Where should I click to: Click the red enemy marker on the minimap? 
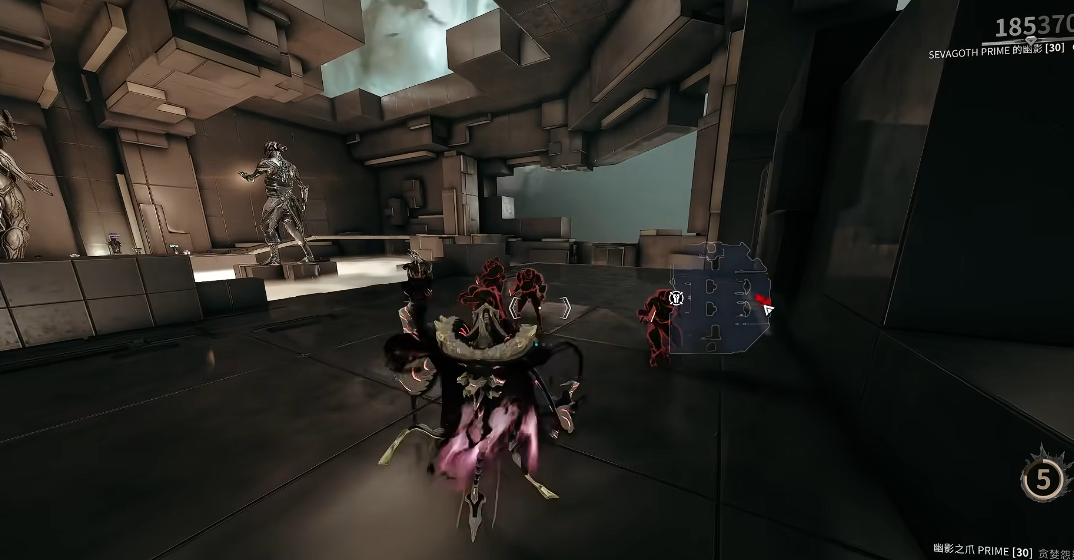pyautogui.click(x=763, y=299)
